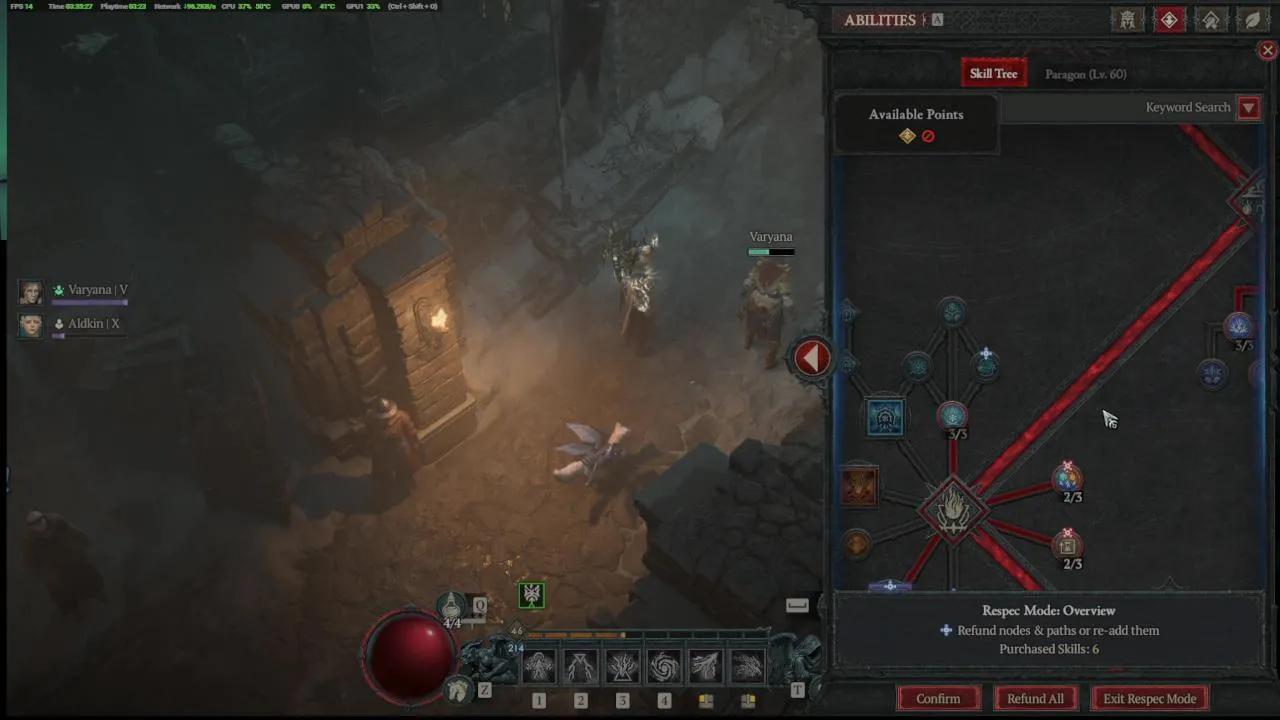The image size is (1280, 720).
Task: Select the elemental passive node at 2/3
Action: [1067, 479]
